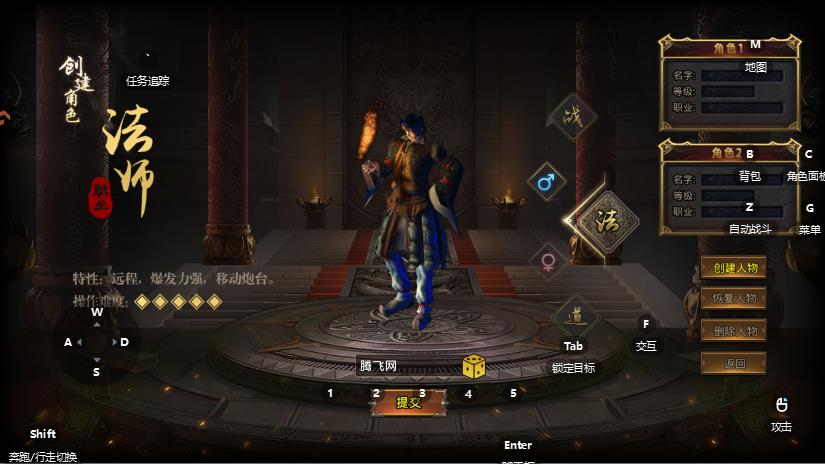The height and width of the screenshot is (464, 825).
Task: Choose the mage class 法 diamond
Action: pos(605,221)
